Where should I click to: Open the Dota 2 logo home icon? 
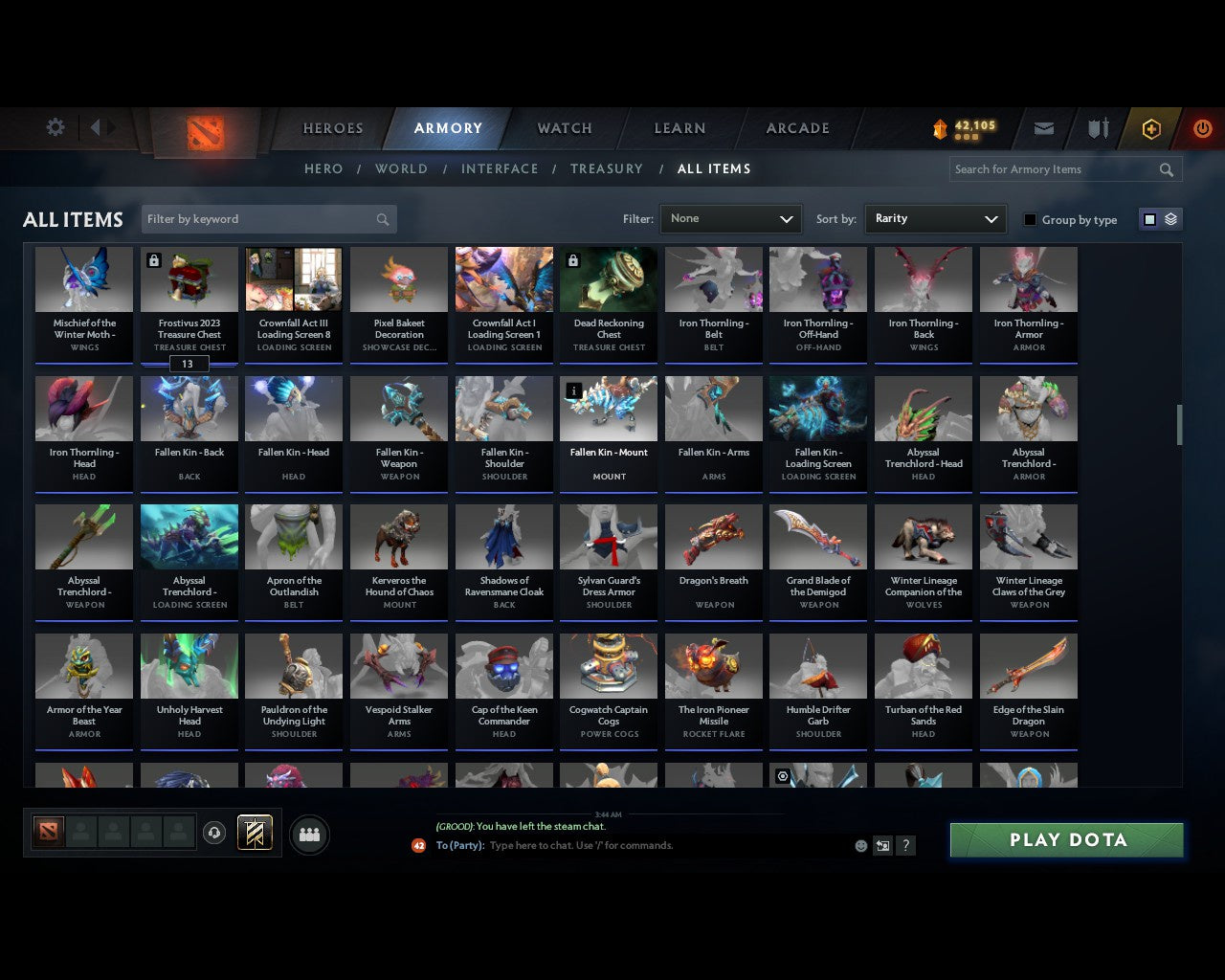click(203, 132)
